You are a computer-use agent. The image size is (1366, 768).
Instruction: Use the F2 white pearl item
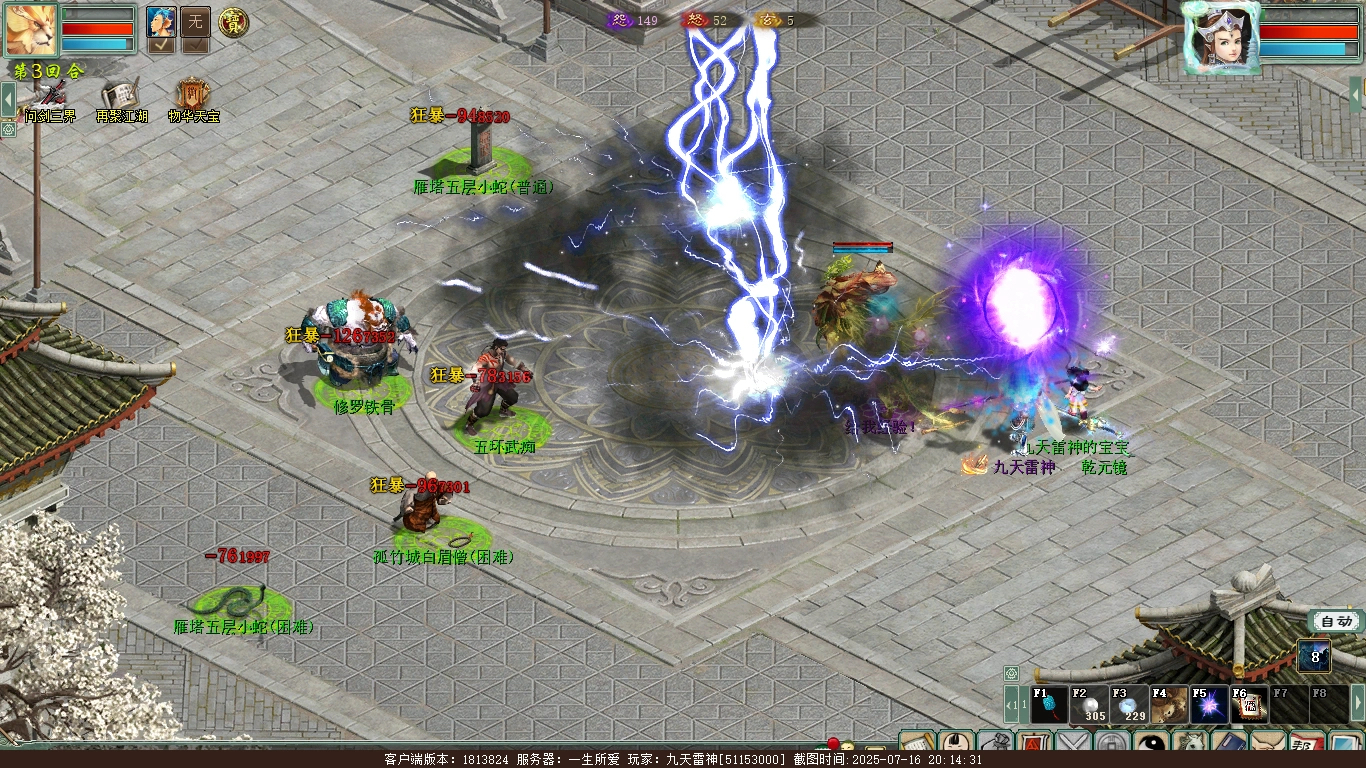coord(1089,705)
